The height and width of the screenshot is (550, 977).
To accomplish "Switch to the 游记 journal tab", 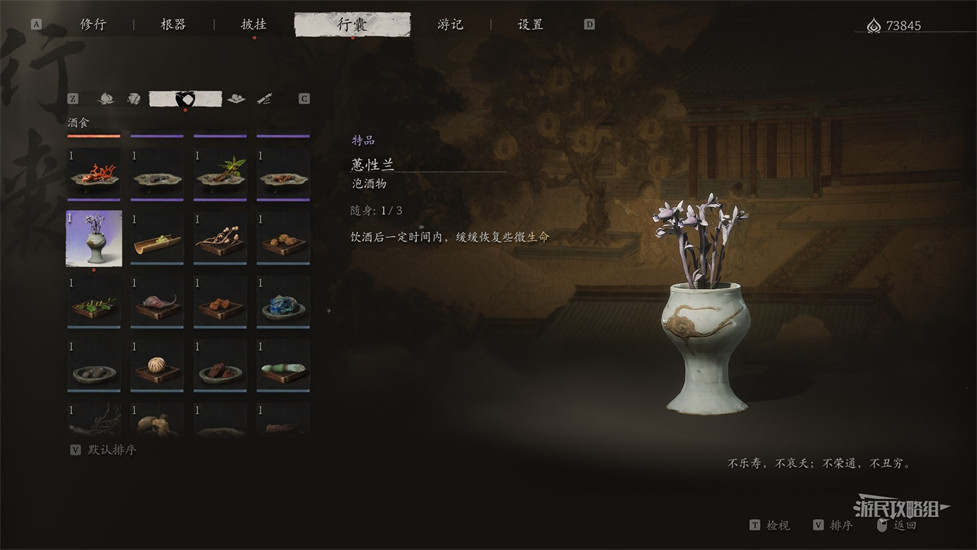I will [x=450, y=24].
